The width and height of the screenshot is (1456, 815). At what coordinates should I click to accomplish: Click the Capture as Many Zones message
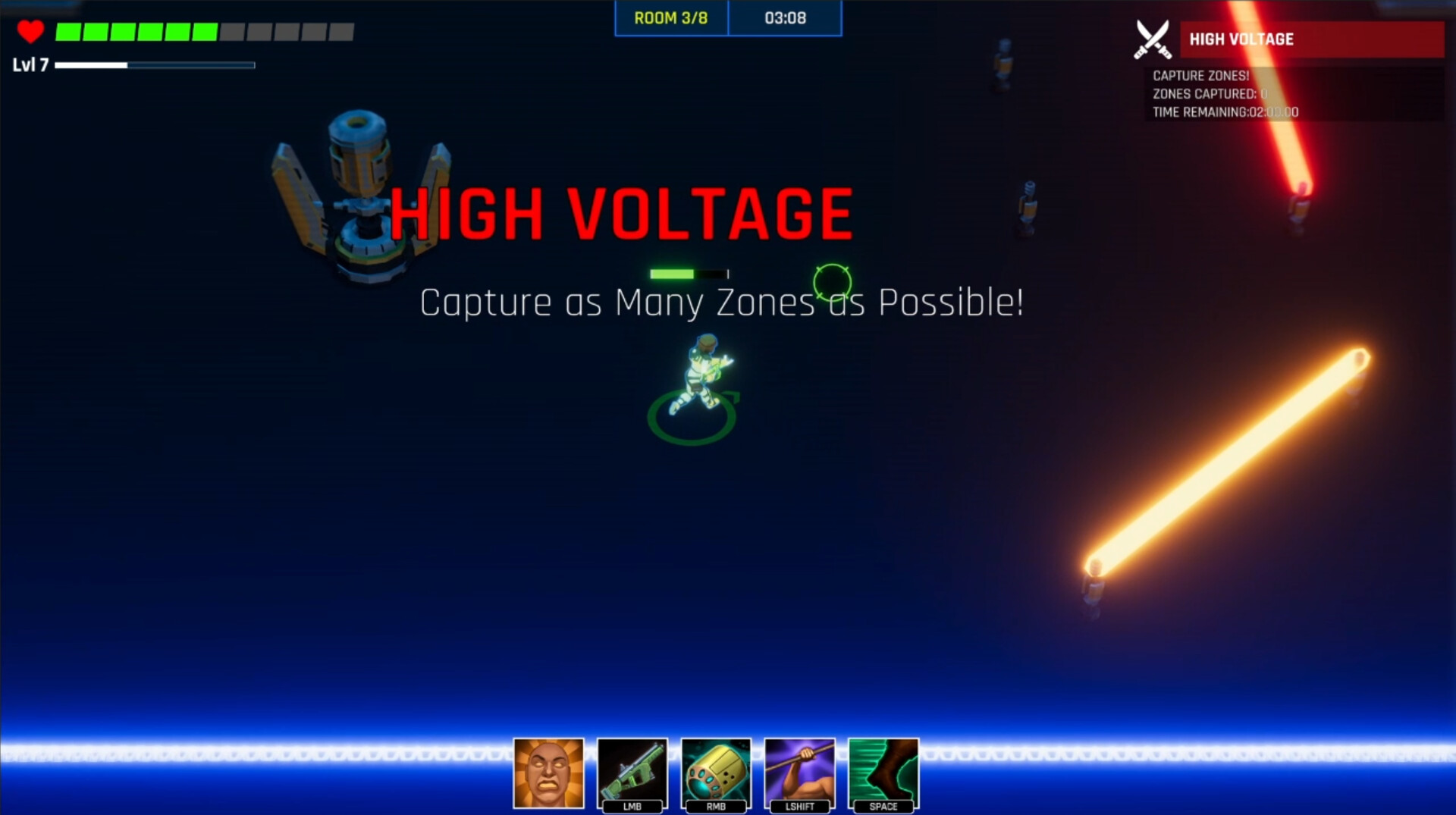pos(722,302)
